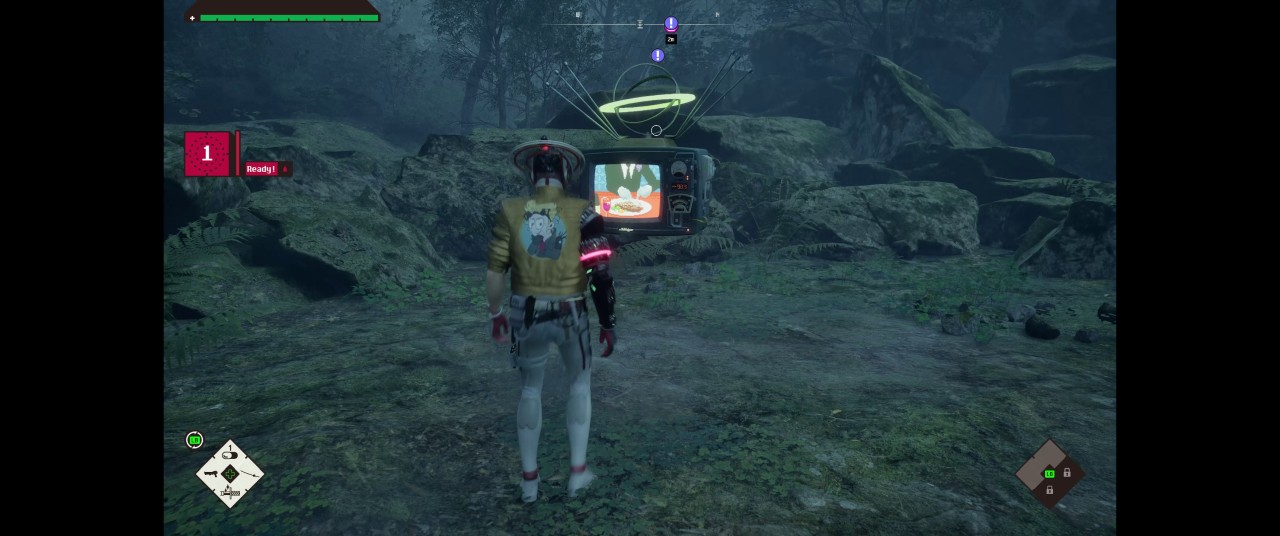Click the Ready! status label
This screenshot has width=1280, height=536.
point(262,169)
